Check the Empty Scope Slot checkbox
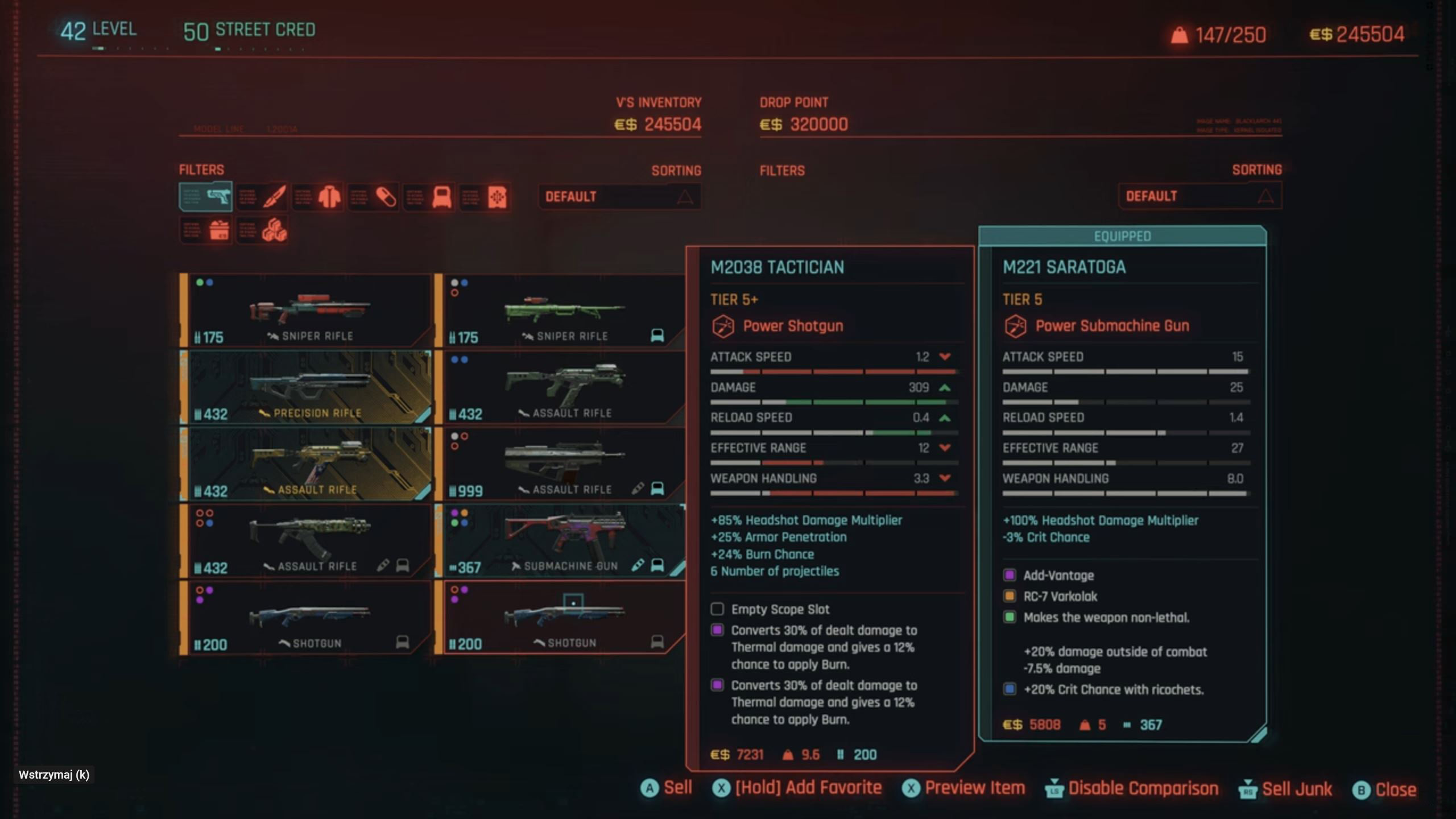Viewport: 1456px width, 819px height. coord(717,609)
